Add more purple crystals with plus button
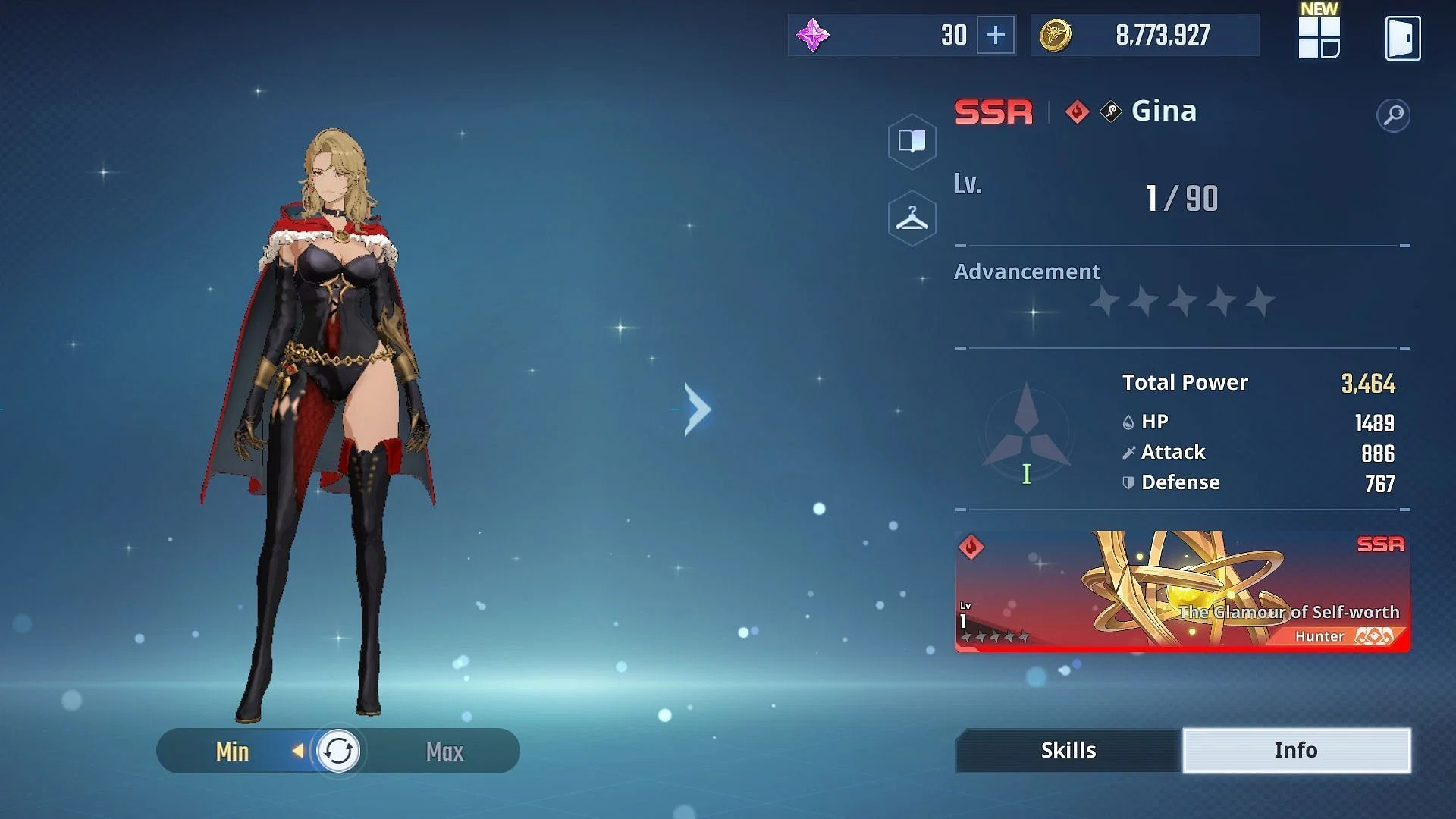 coord(995,35)
